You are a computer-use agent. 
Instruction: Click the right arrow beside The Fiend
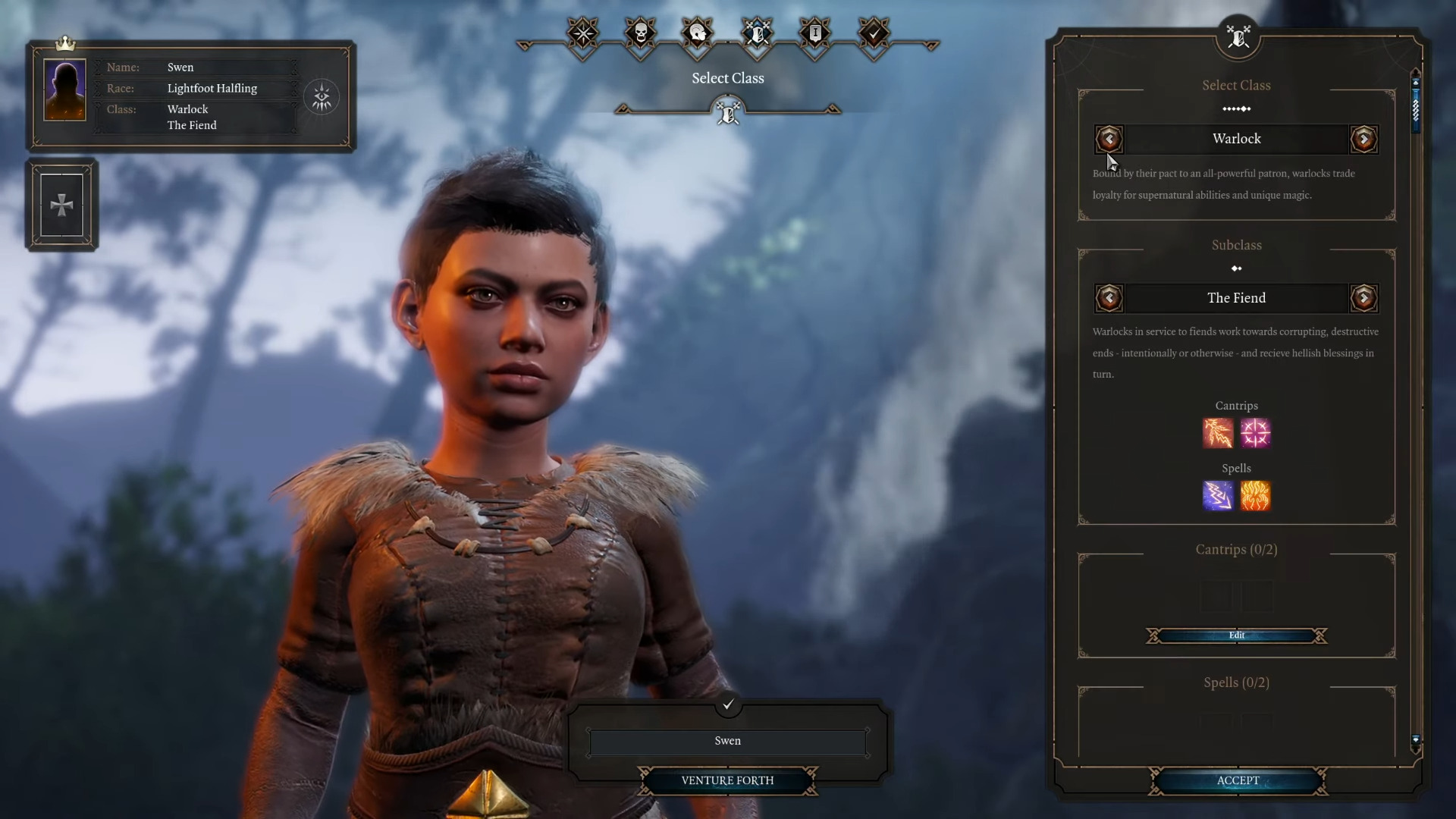(x=1363, y=298)
